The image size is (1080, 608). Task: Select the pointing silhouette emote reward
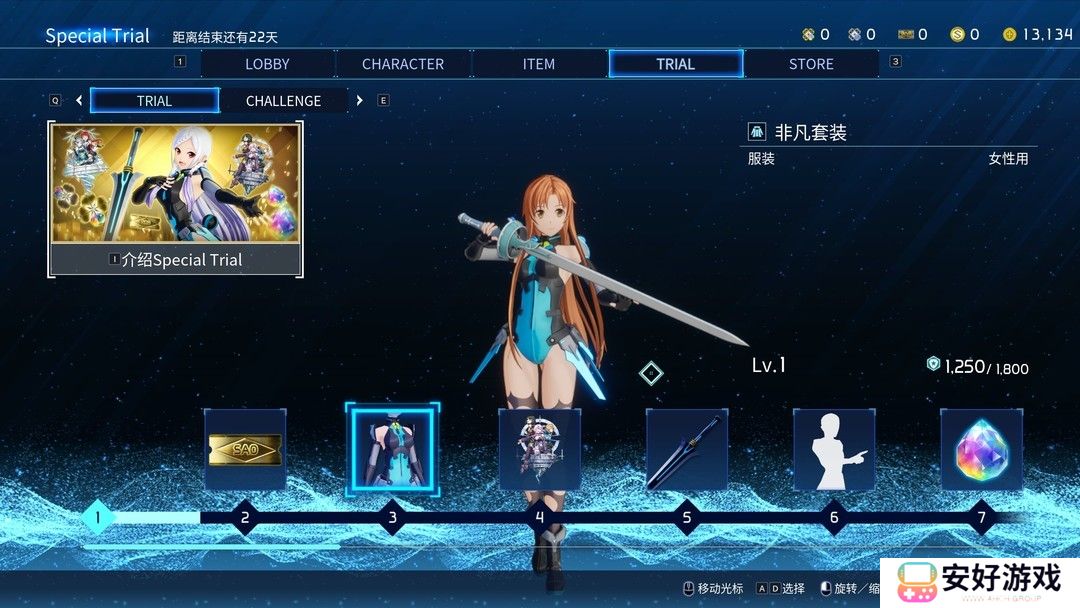pyautogui.click(x=834, y=449)
